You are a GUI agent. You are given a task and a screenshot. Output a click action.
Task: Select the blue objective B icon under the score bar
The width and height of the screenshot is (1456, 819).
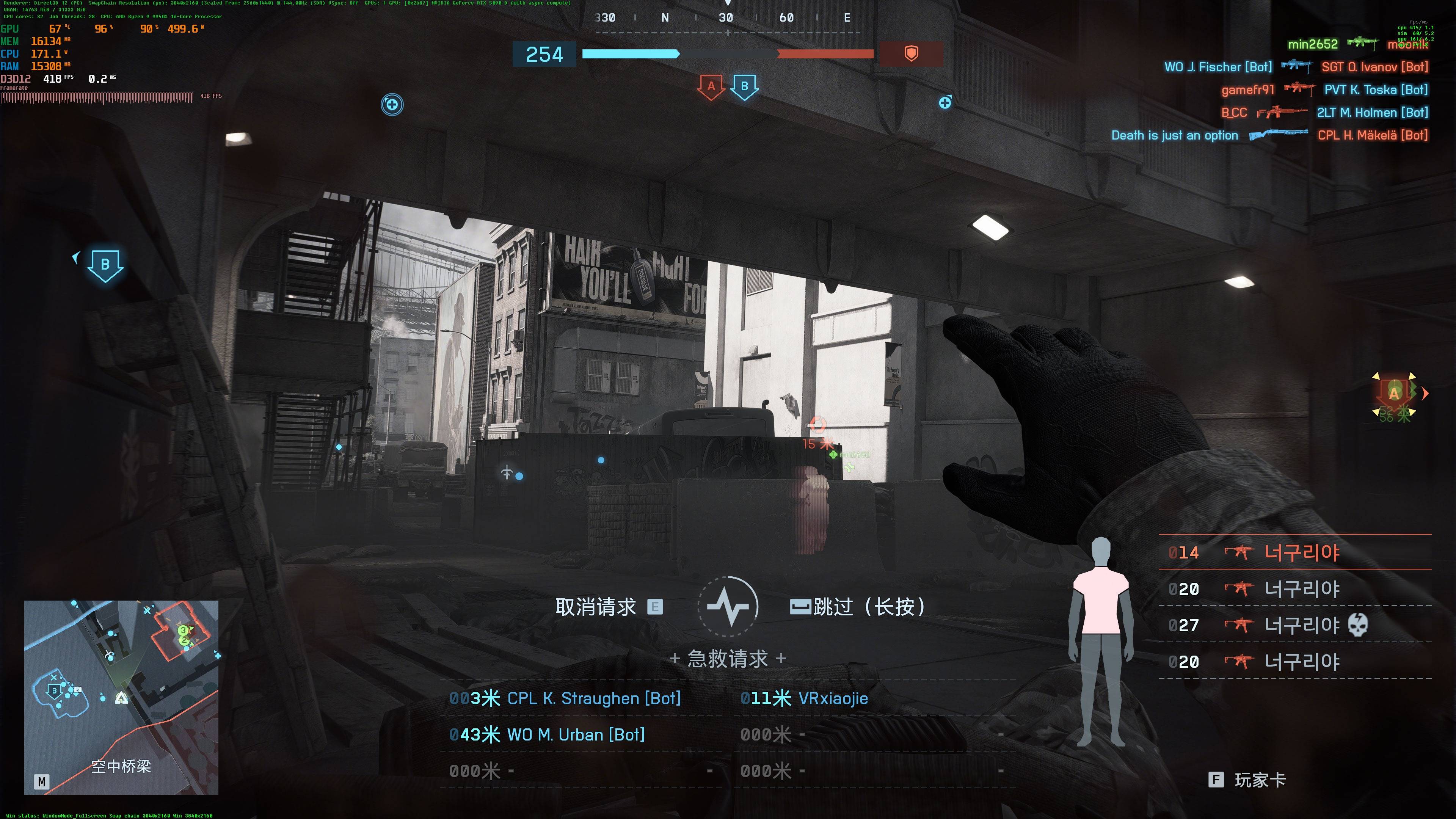[744, 87]
